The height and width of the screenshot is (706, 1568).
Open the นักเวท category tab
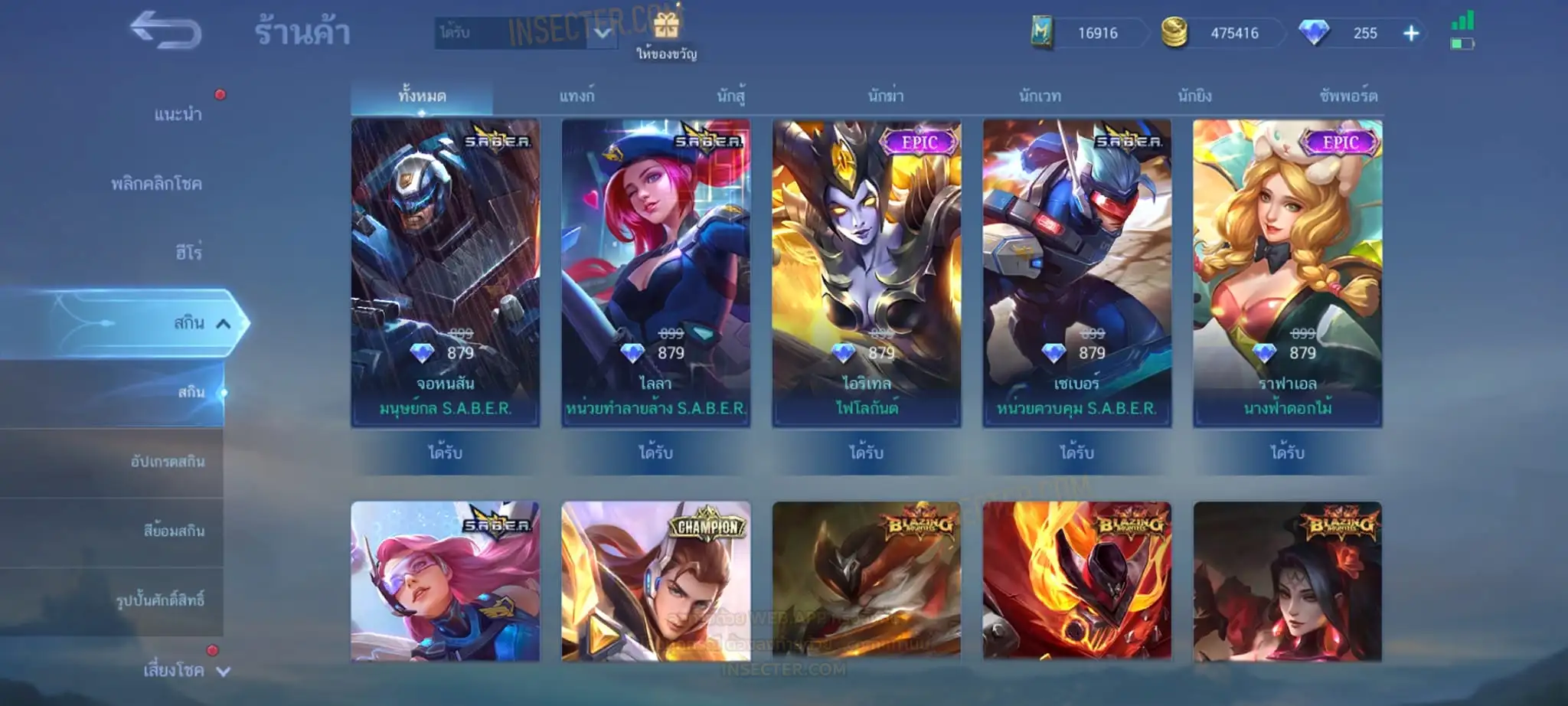(x=1040, y=96)
